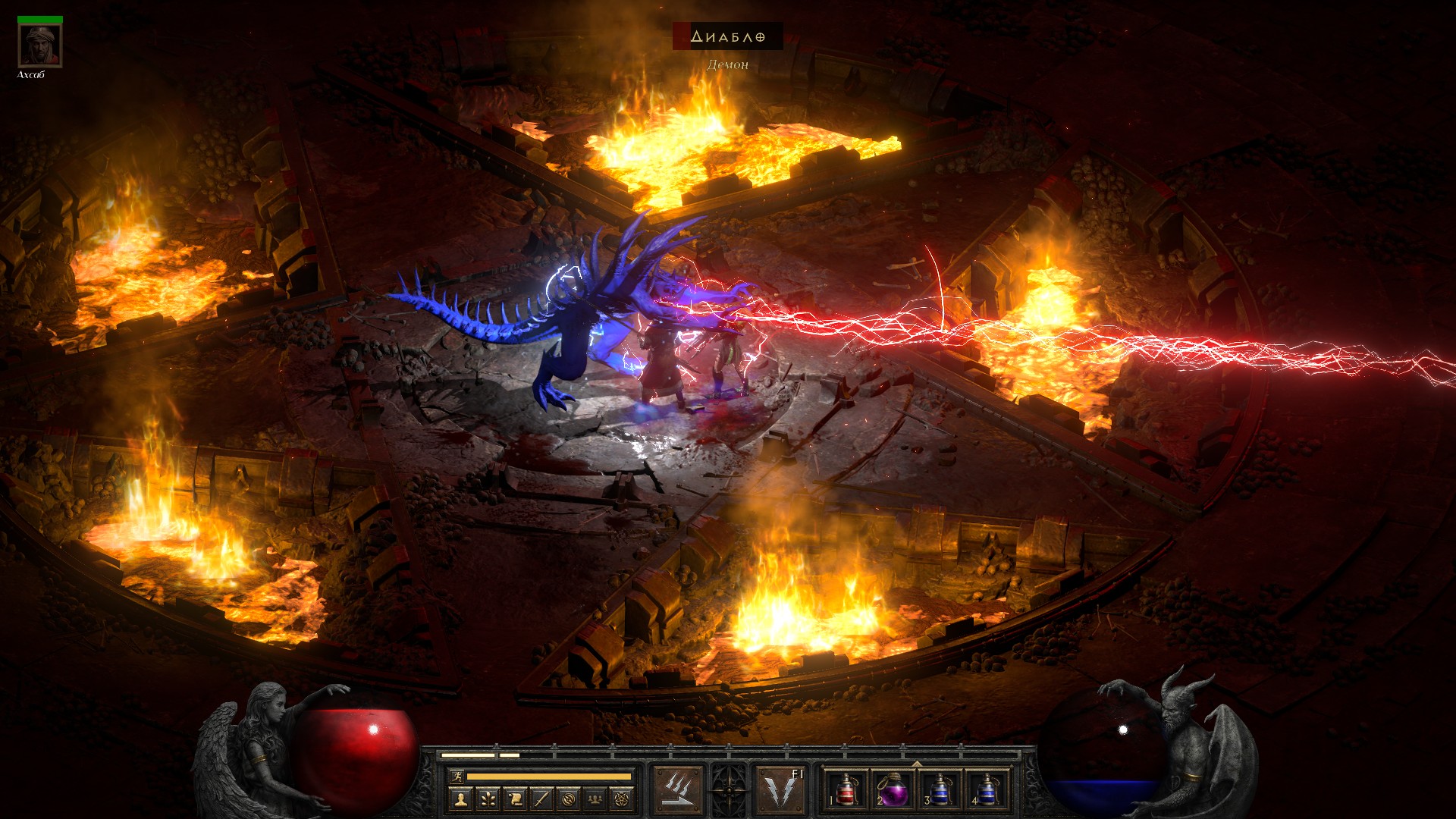Expand the potion belt with the arrow
The width and height of the screenshot is (1456, 819).
point(917,764)
